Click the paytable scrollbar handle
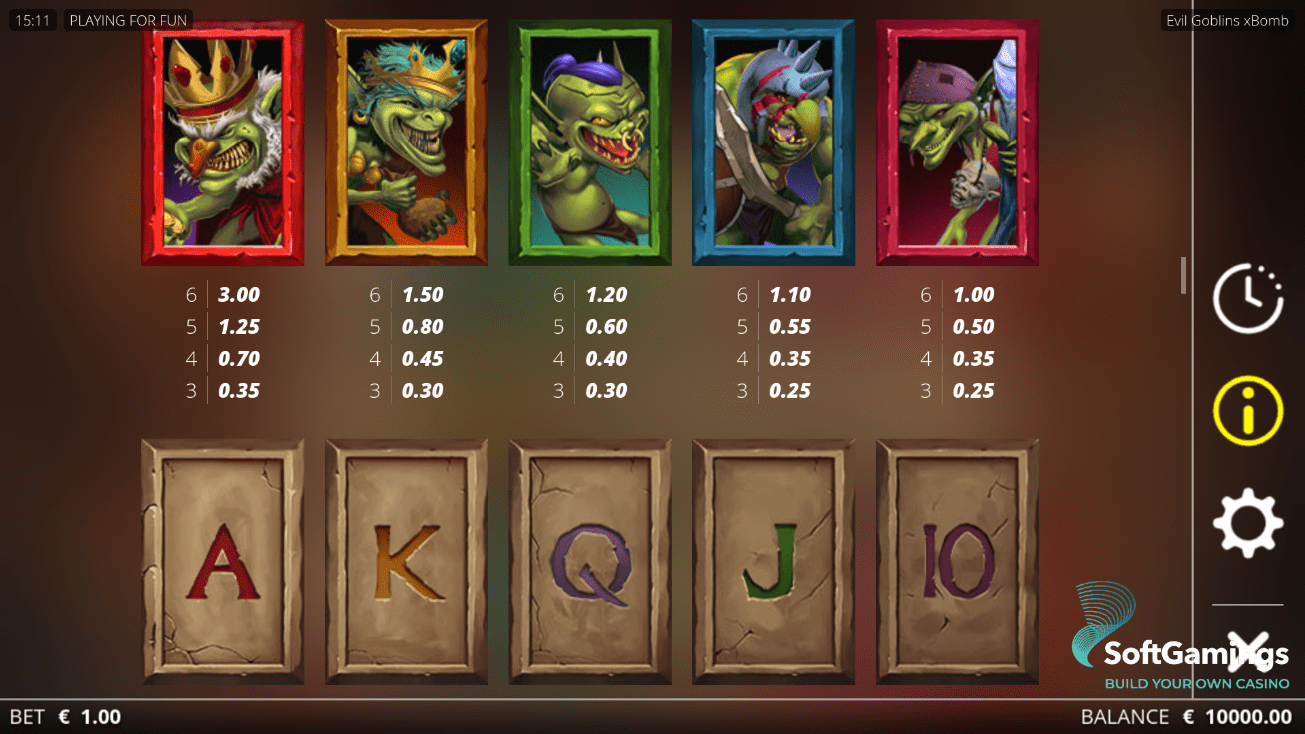This screenshot has height=734, width=1305. coord(1183,275)
